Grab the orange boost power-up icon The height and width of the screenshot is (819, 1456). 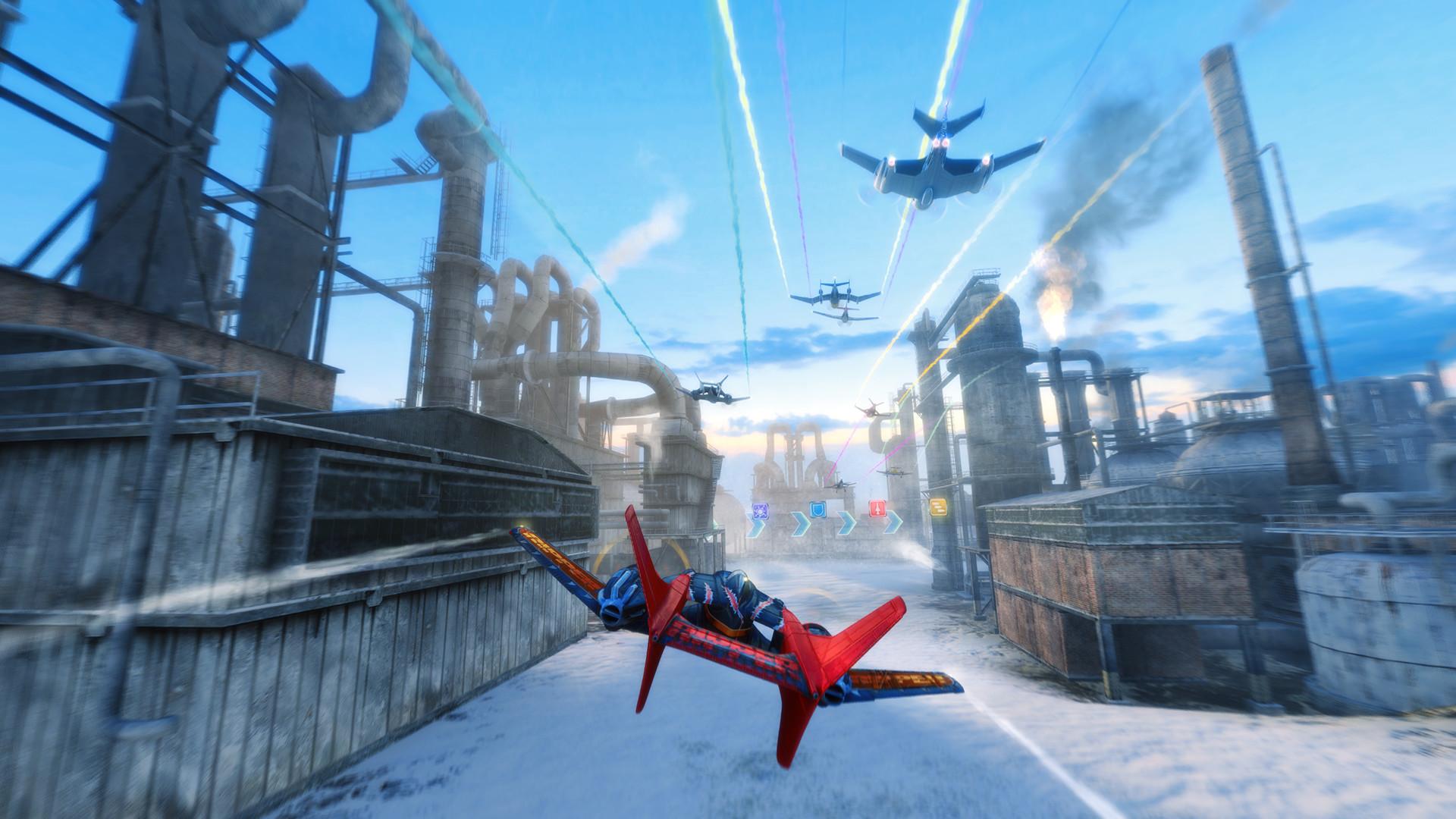(938, 507)
